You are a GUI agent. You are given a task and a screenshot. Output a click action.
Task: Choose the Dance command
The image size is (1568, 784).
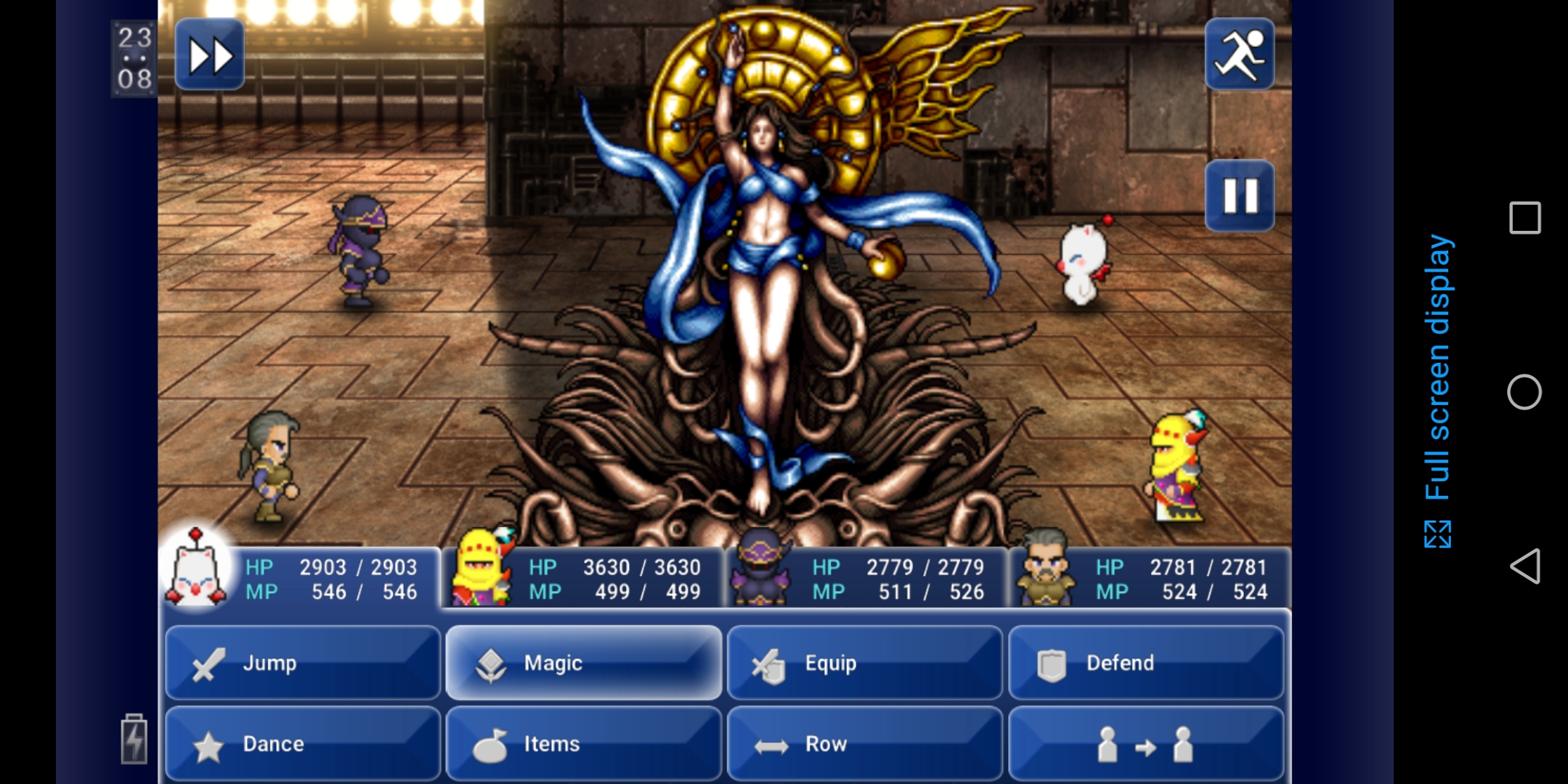[303, 744]
